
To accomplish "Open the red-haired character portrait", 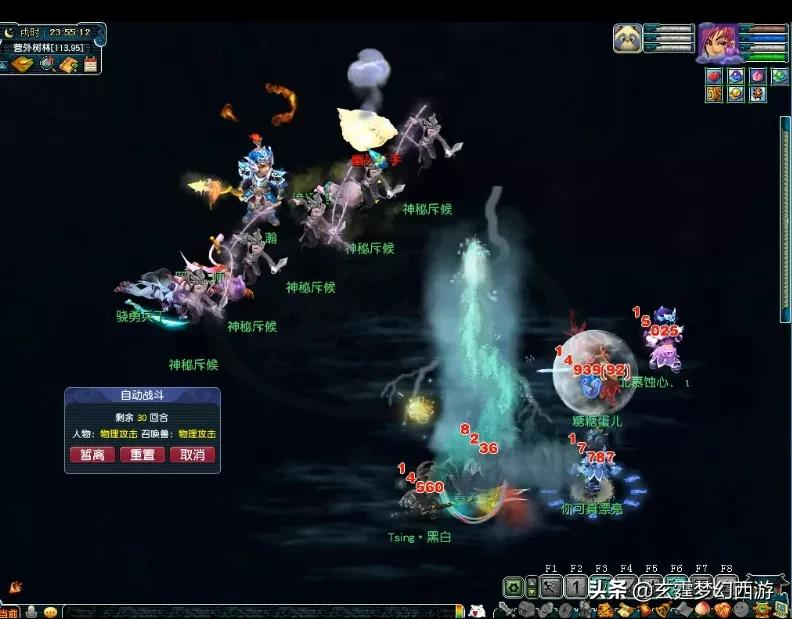I will click(x=716, y=42).
